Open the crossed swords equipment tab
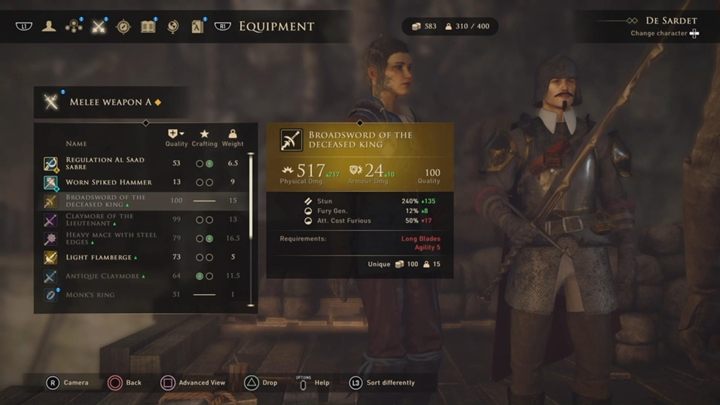720x405 pixels. pos(98,27)
